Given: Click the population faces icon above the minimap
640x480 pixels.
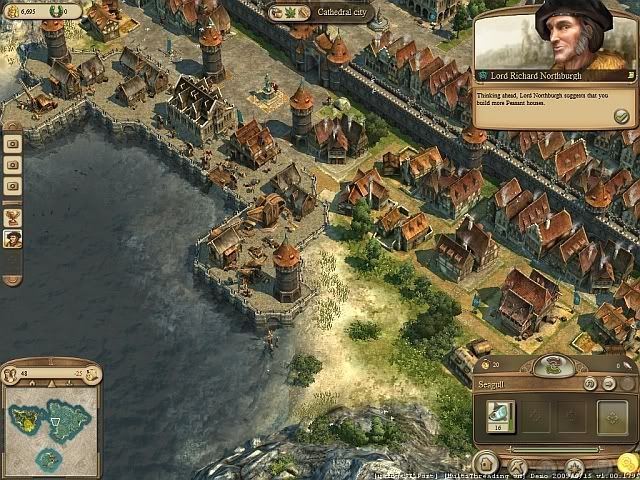Looking at the screenshot, I should (x=10, y=374).
